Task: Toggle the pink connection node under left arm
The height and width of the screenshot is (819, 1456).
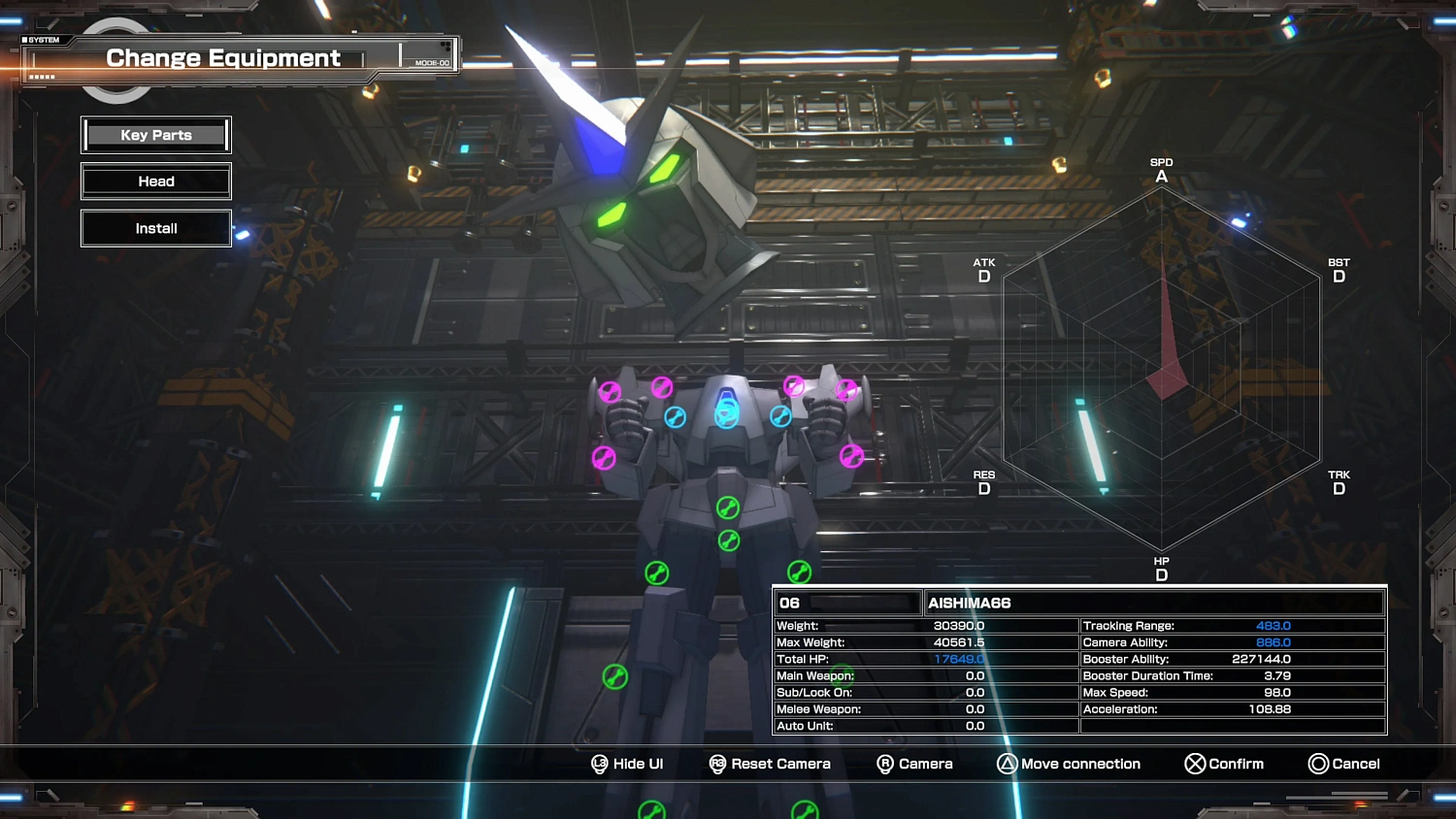Action: 604,459
